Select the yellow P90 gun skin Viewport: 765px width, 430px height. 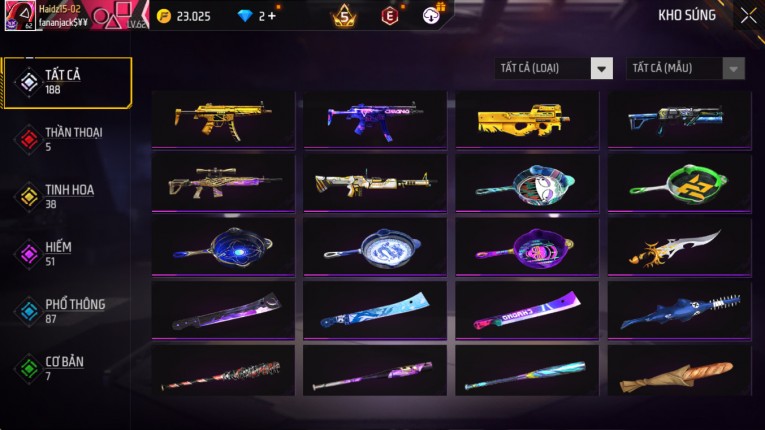(527, 119)
